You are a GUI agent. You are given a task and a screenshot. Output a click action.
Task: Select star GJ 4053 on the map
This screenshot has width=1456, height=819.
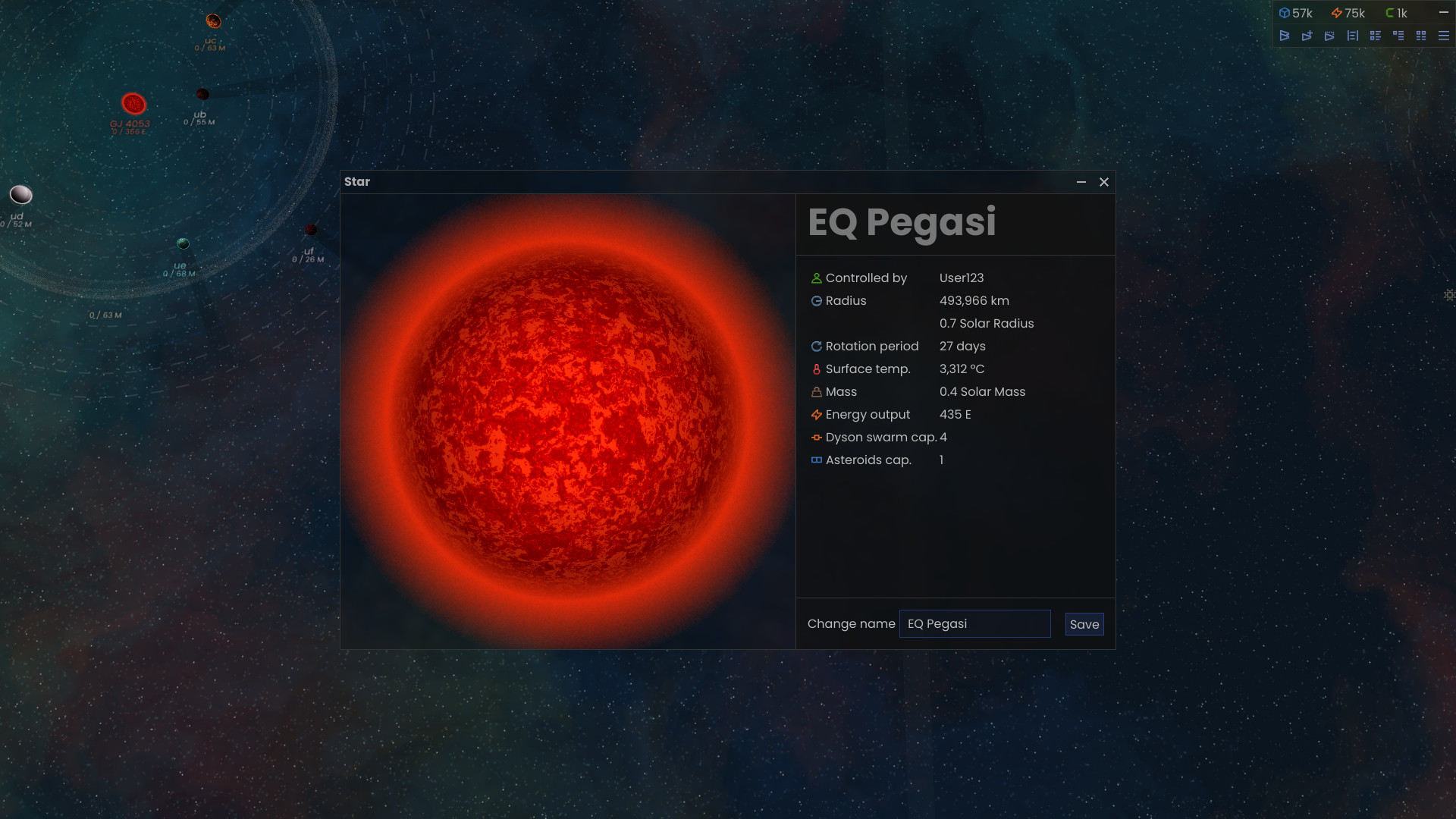tap(133, 102)
